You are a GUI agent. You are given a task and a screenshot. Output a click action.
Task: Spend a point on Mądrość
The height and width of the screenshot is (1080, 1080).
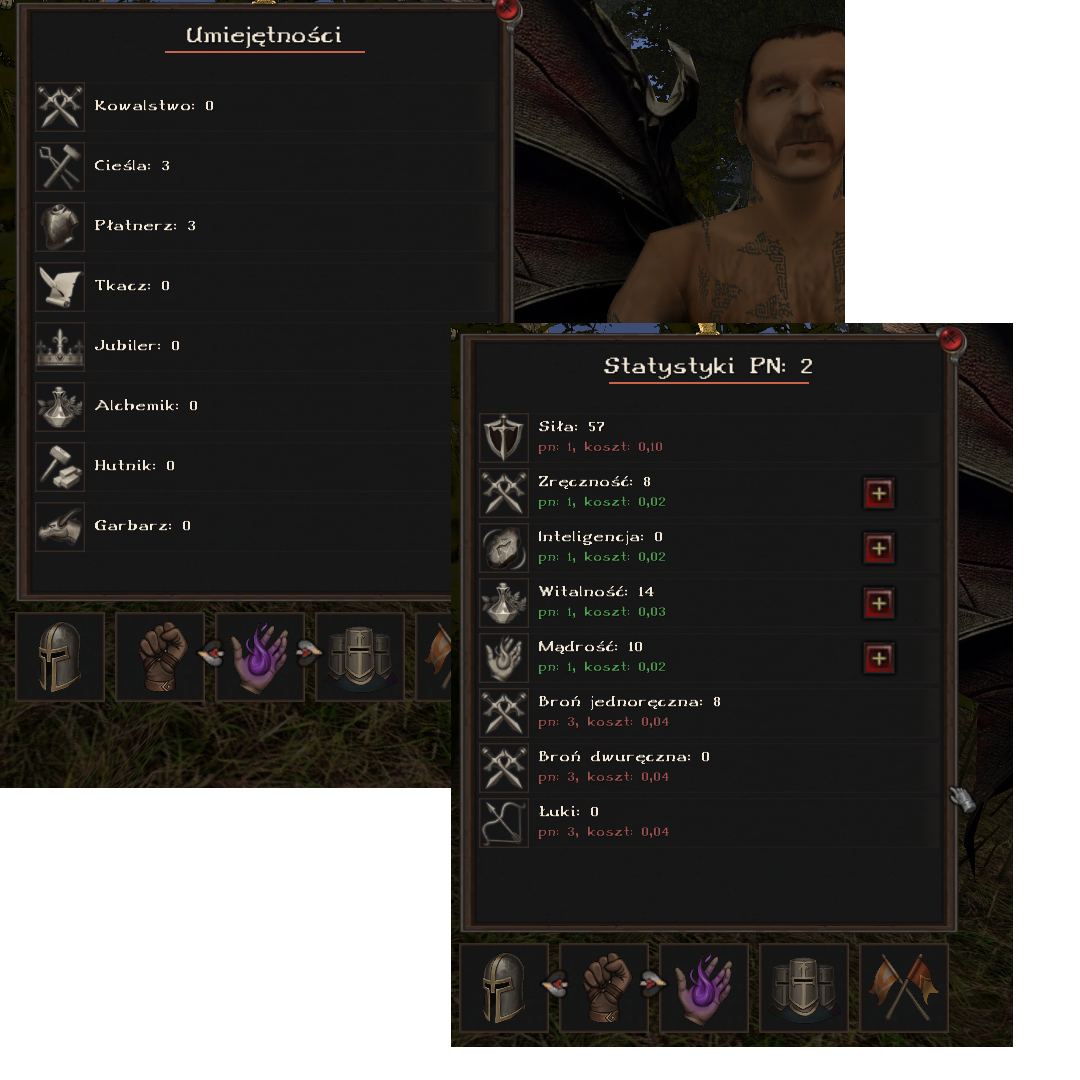[x=879, y=658]
